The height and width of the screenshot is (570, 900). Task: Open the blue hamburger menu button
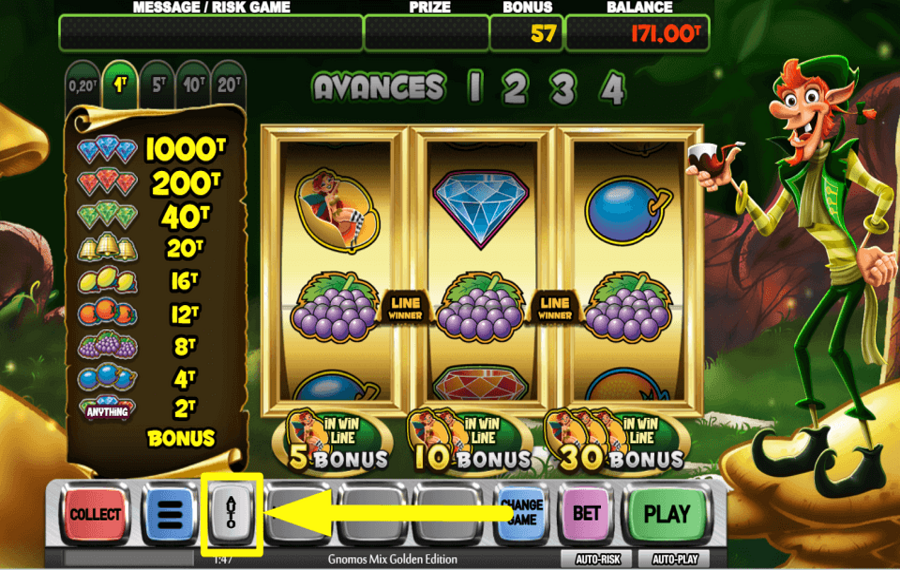coord(170,515)
